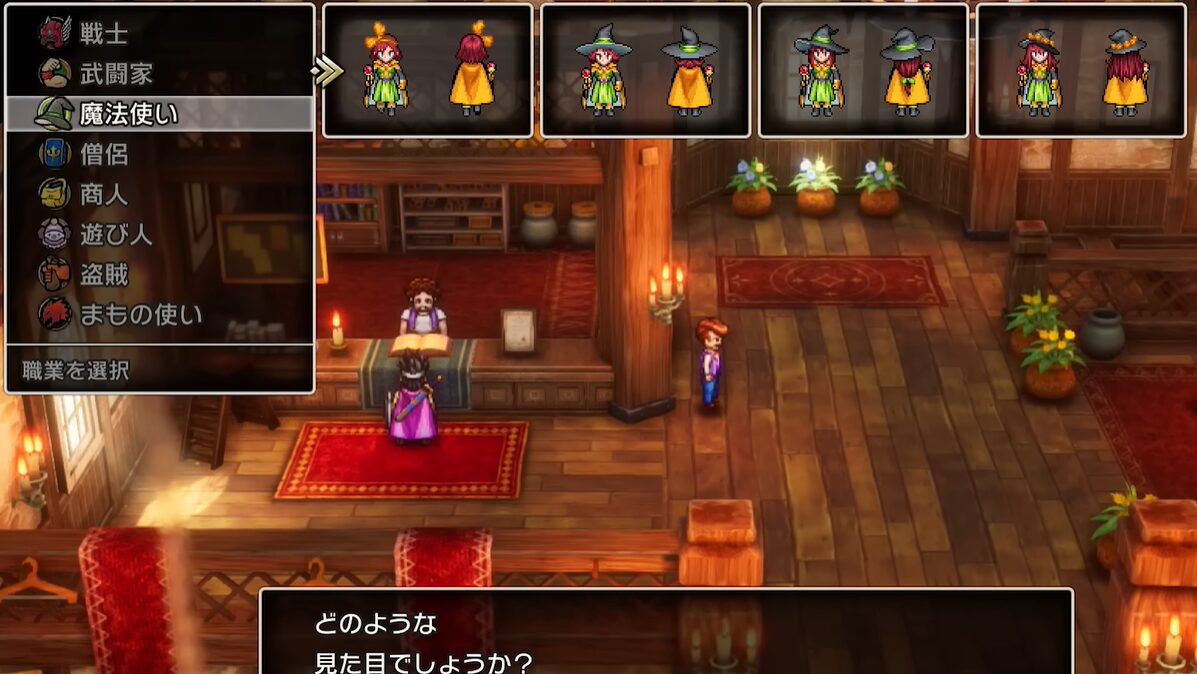Pick the mage look with dark gray hat

click(x=863, y=70)
